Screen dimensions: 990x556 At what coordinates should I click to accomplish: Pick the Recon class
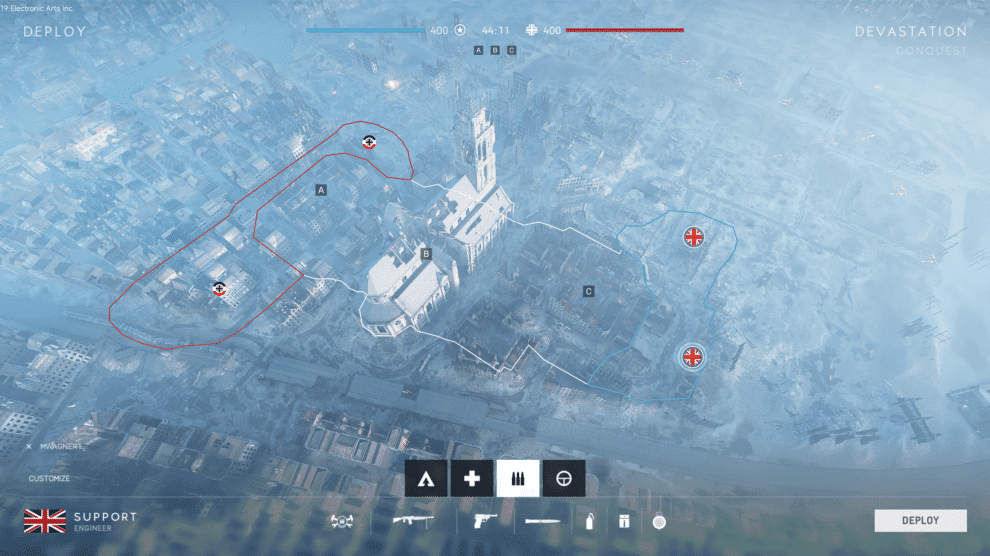coord(564,479)
